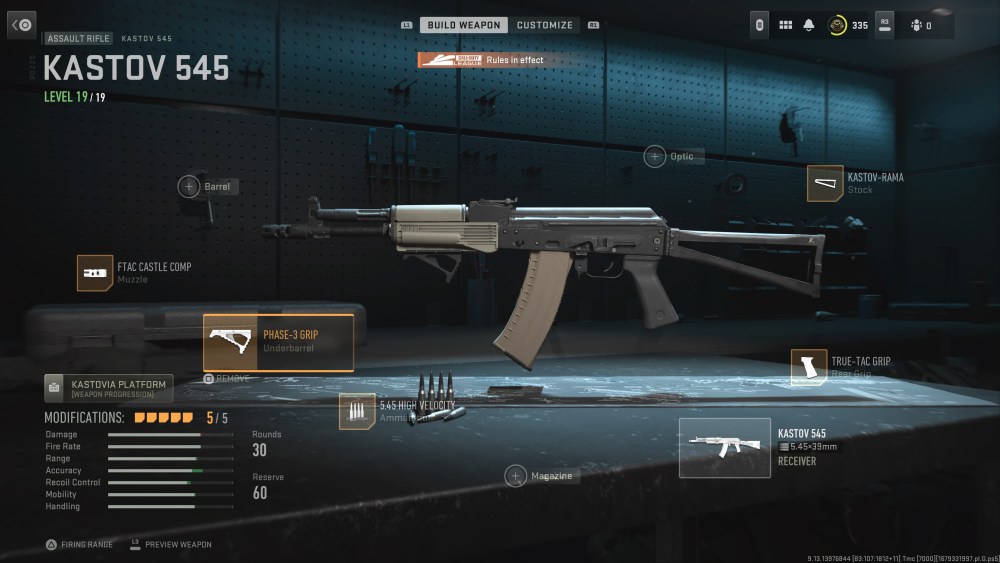The width and height of the screenshot is (1000, 563).
Task: Select the FTAC Castle Comp muzzle slot
Action: (x=95, y=273)
